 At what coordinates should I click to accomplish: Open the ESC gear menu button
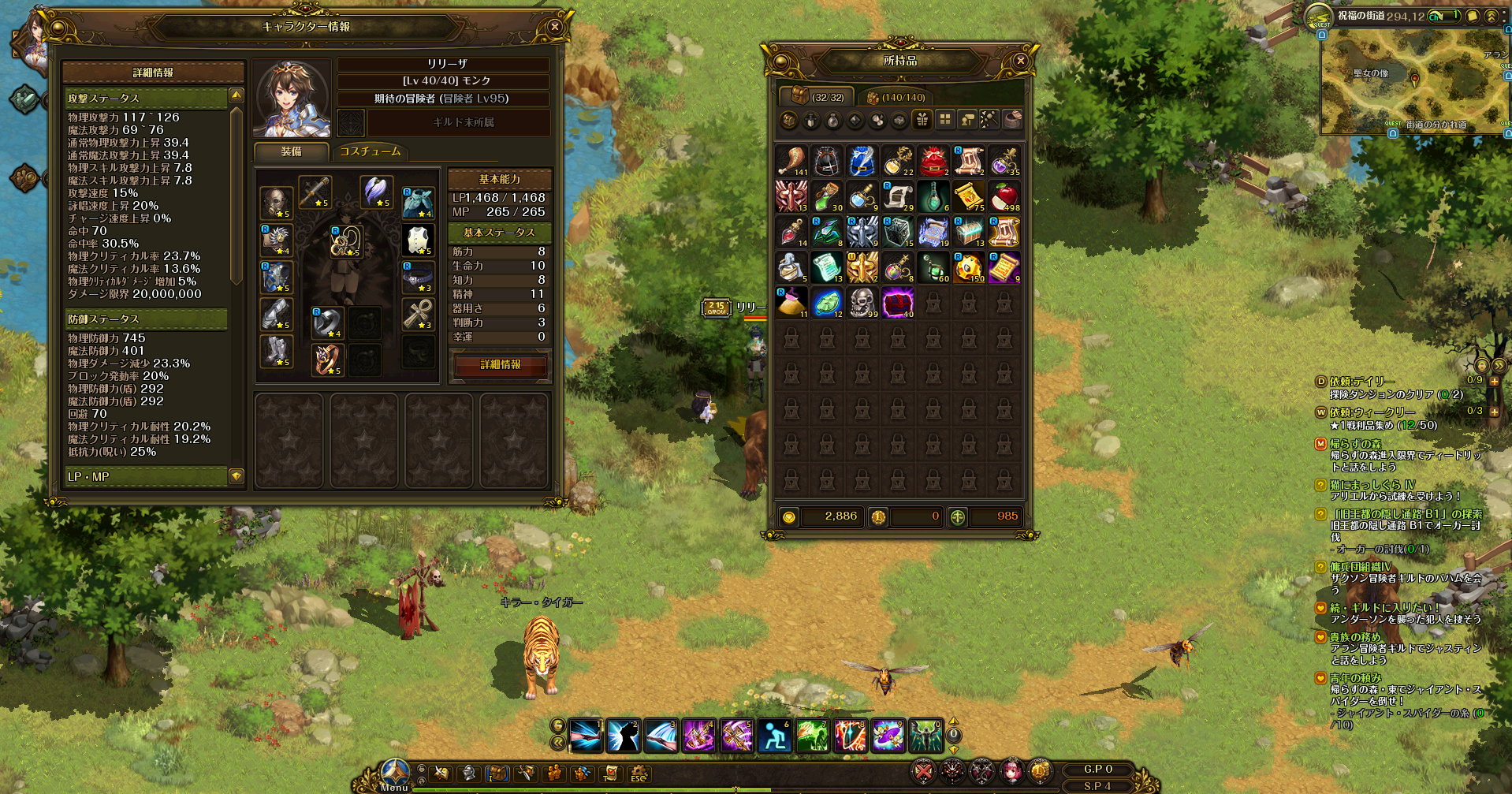pos(638,773)
